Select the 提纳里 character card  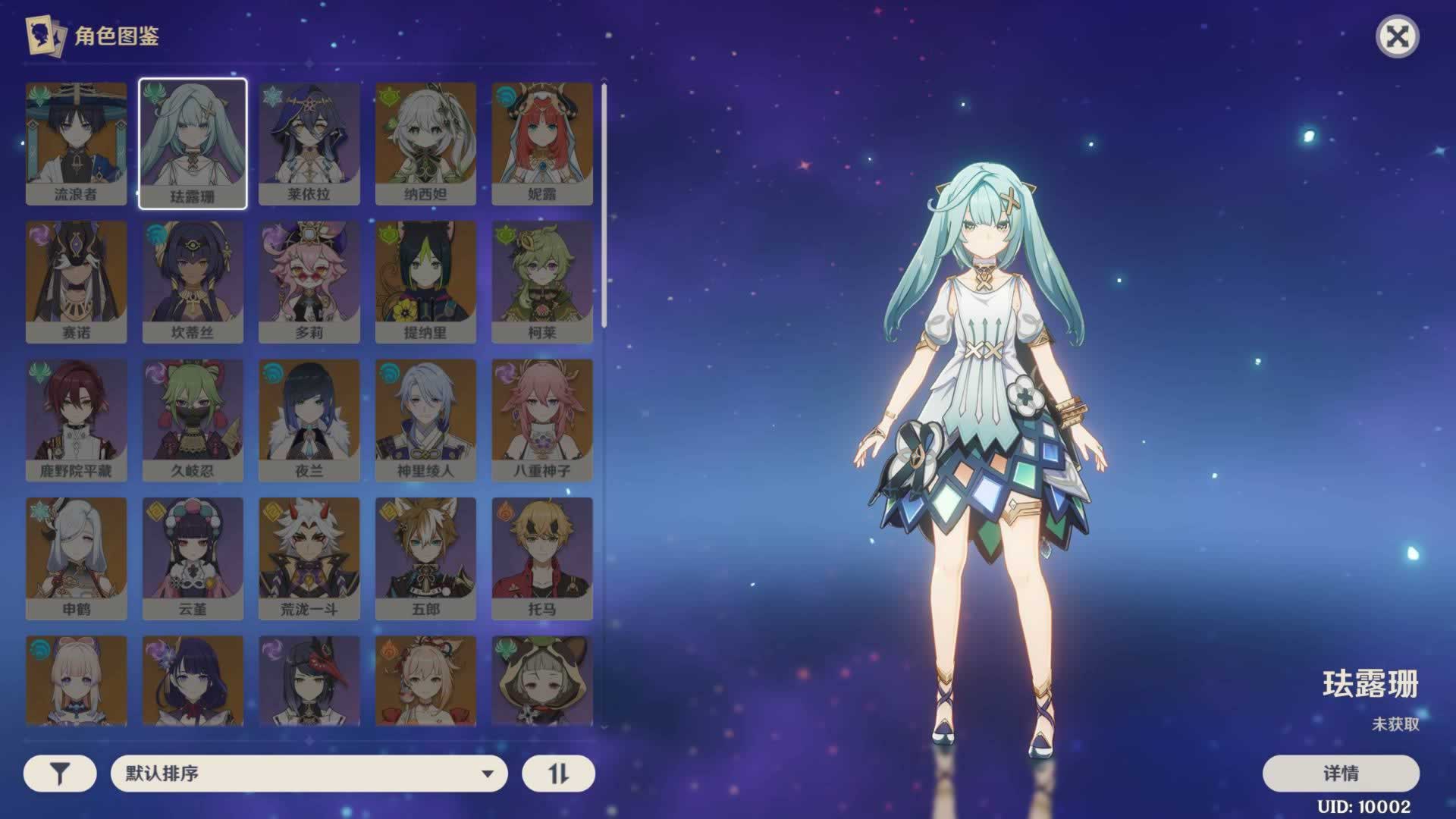coord(425,281)
